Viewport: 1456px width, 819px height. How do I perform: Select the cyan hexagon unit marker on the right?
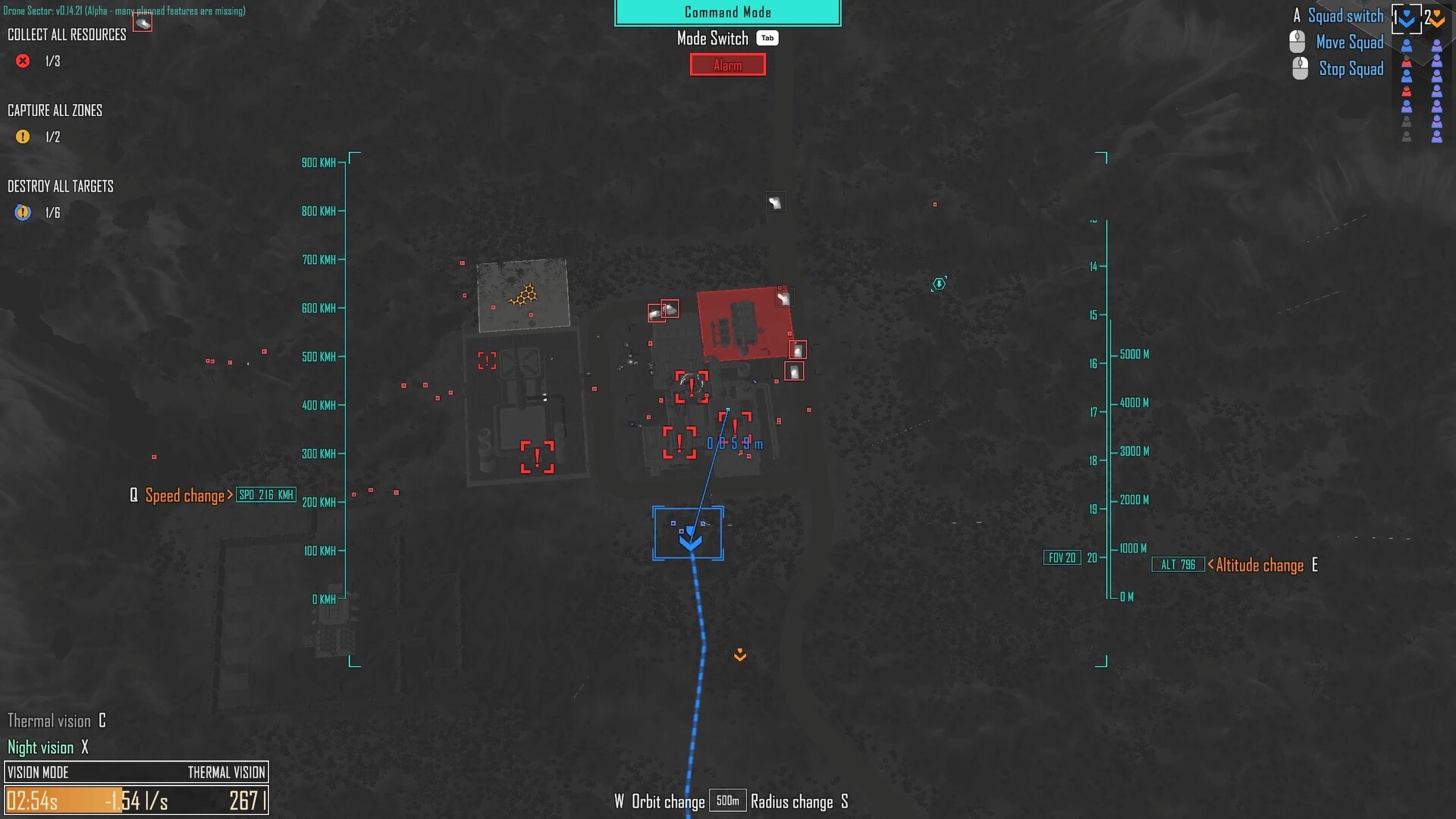[938, 284]
